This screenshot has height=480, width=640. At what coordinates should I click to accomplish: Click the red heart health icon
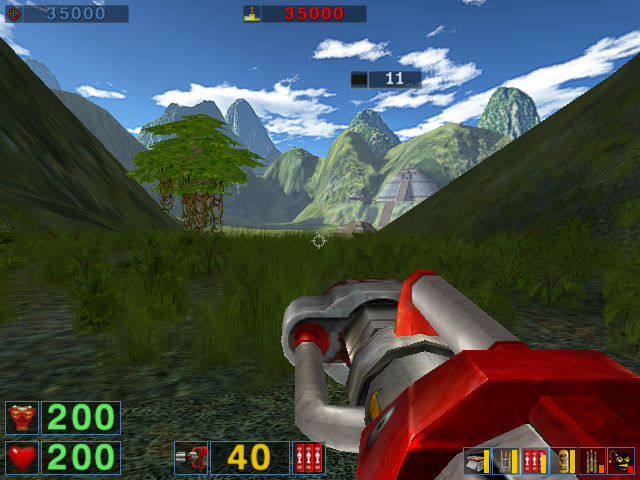pos(21,457)
